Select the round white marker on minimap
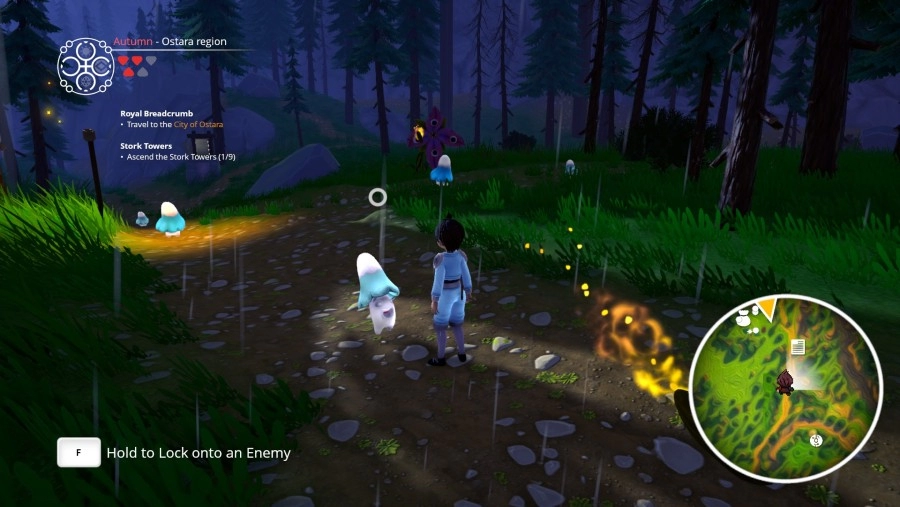This screenshot has width=900, height=507. pos(816,439)
